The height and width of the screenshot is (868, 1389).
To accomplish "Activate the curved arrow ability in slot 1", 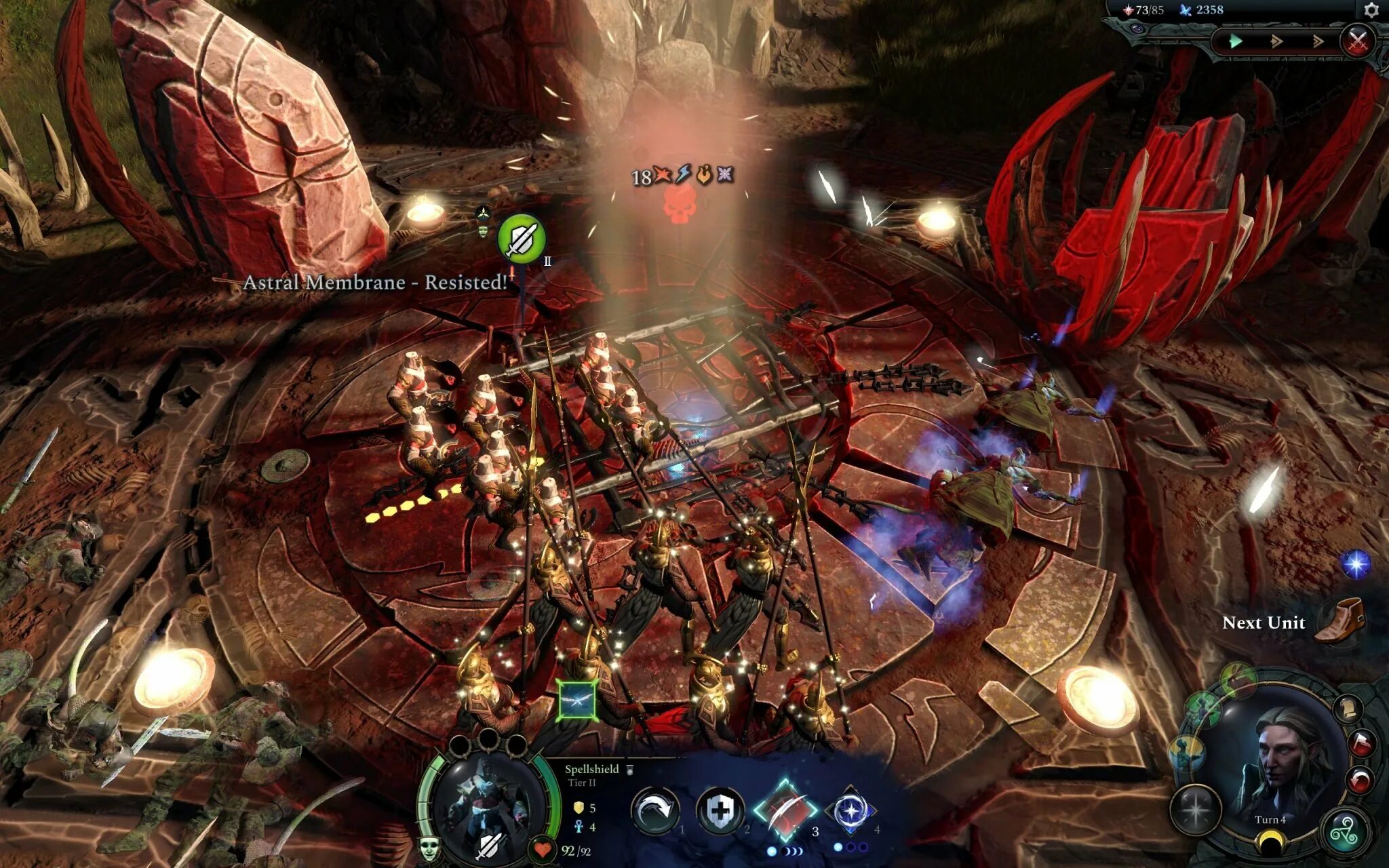I will point(655,809).
